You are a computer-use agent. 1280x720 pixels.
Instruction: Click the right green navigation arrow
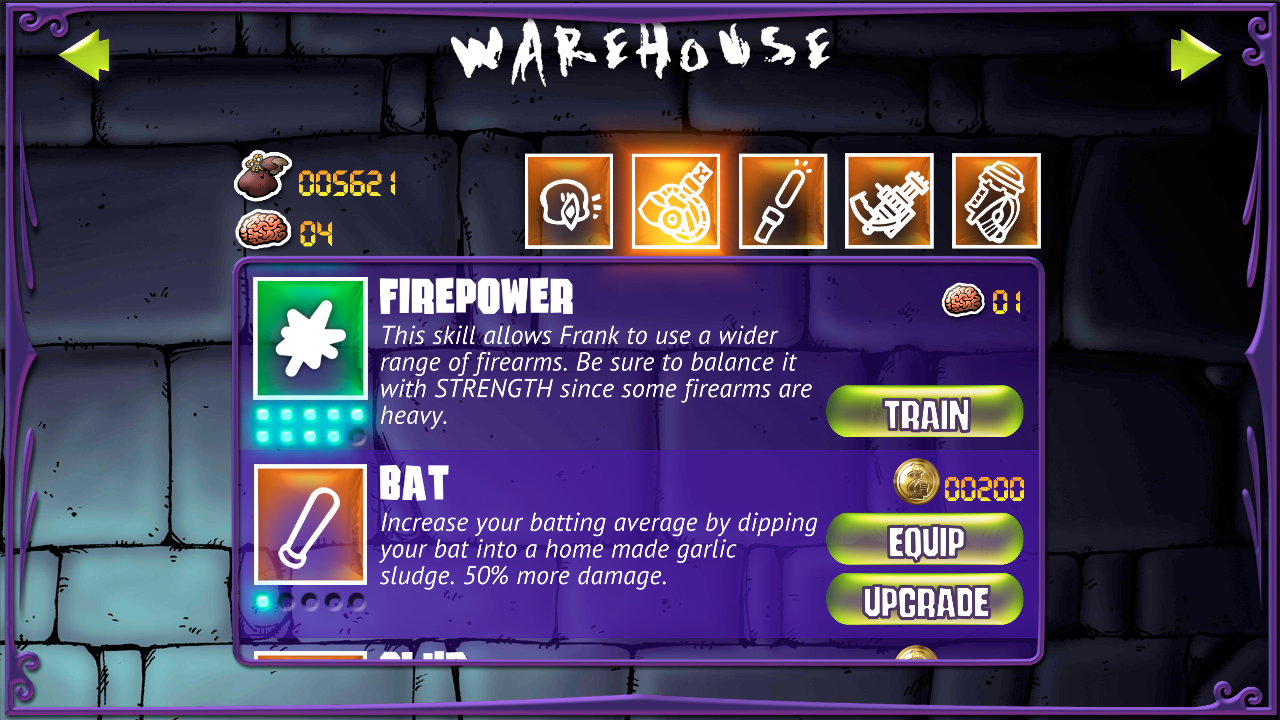(x=1196, y=55)
